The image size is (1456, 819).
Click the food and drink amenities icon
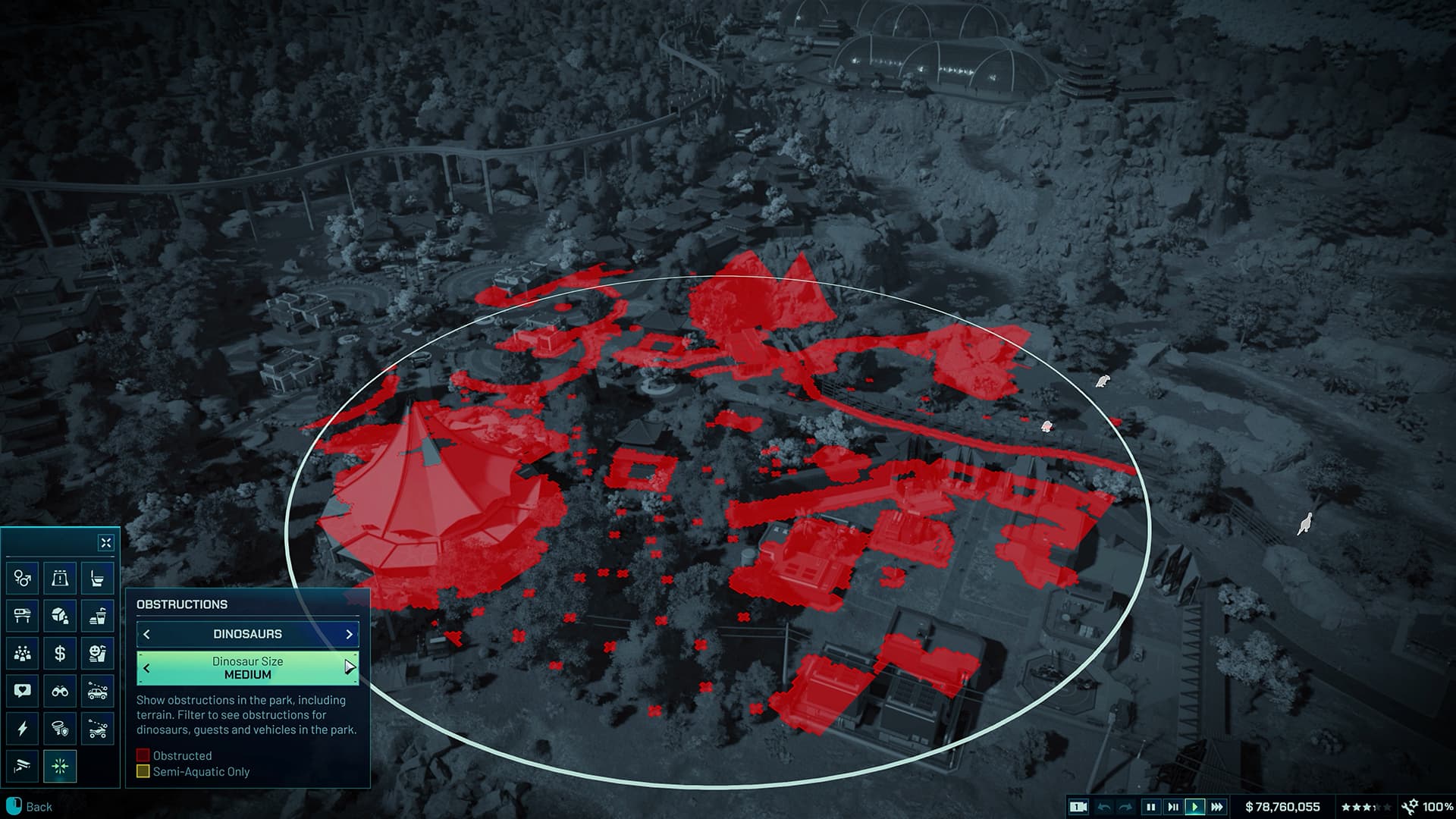pos(99,615)
